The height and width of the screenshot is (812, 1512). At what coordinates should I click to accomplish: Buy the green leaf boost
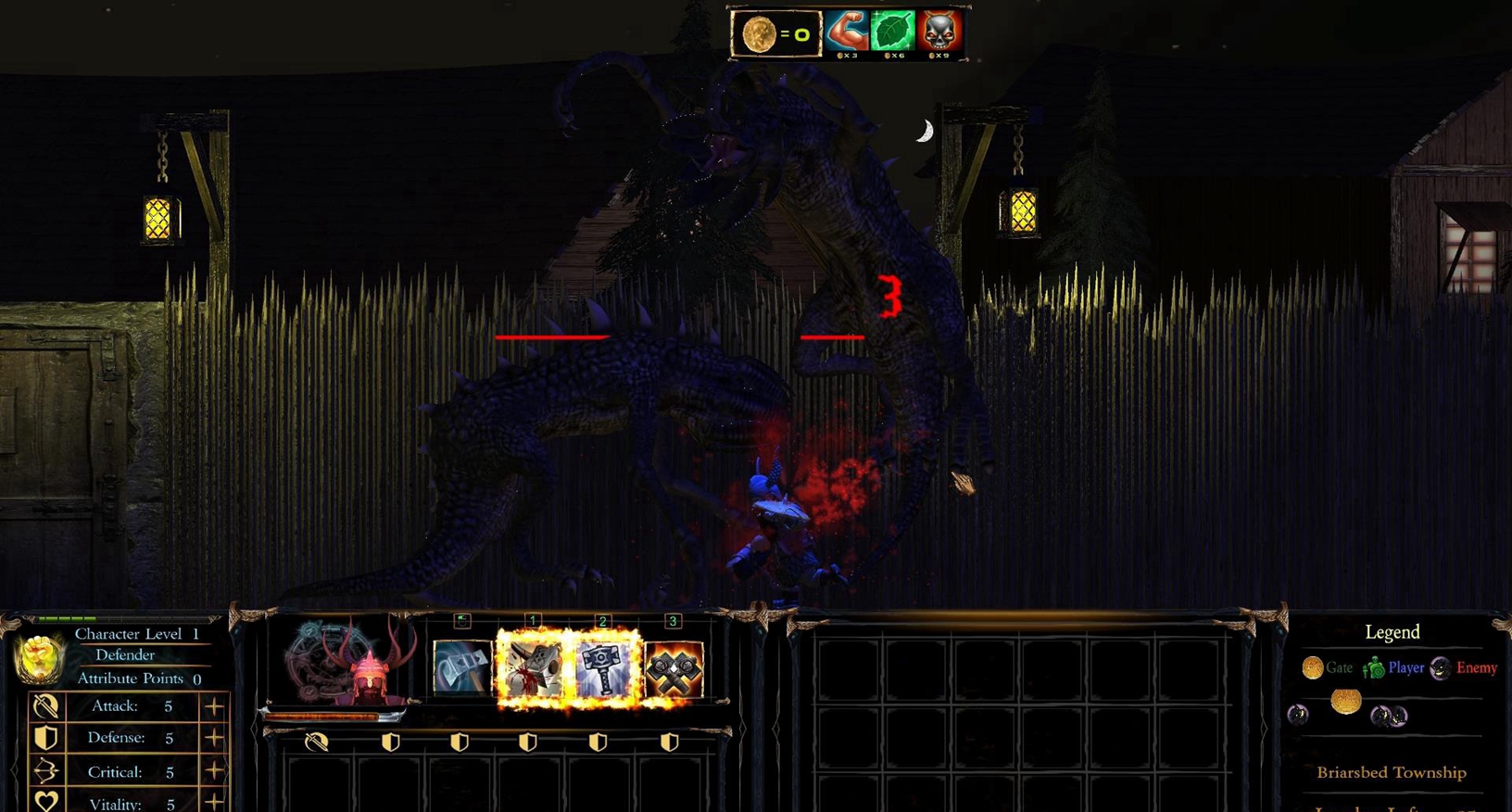point(892,32)
